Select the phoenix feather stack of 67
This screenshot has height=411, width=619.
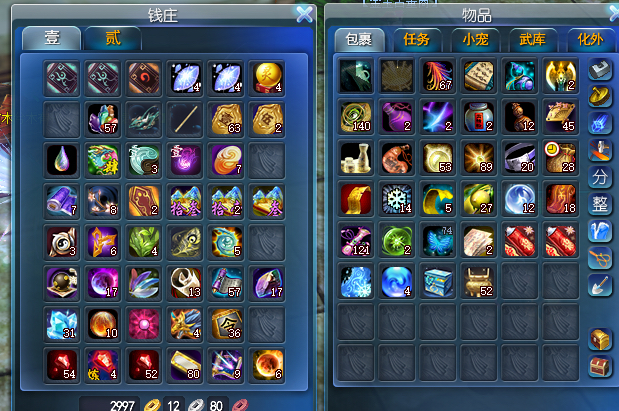click(438, 76)
